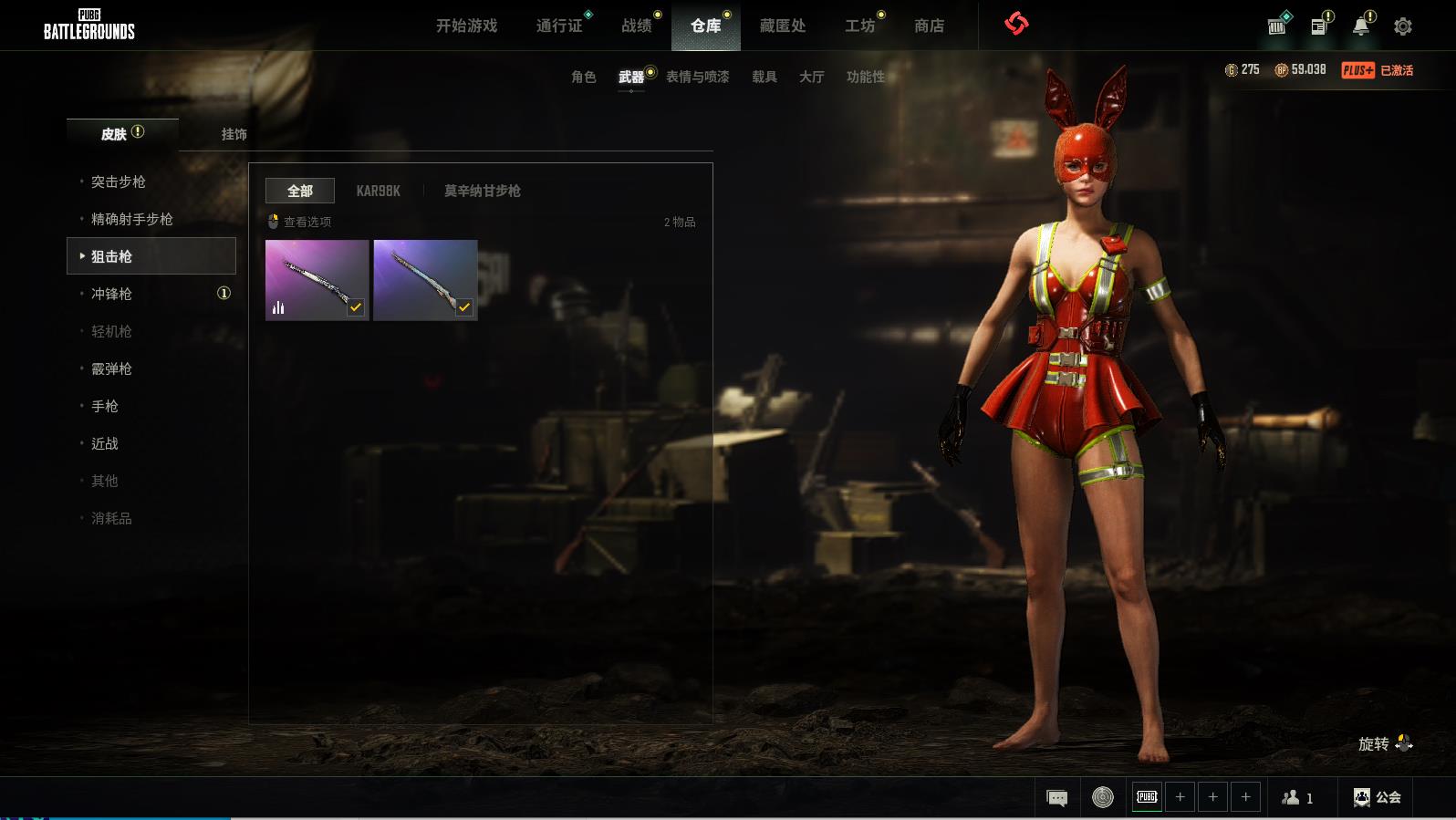
Task: Go to the 藏匿处 hideout tab
Action: 783,26
